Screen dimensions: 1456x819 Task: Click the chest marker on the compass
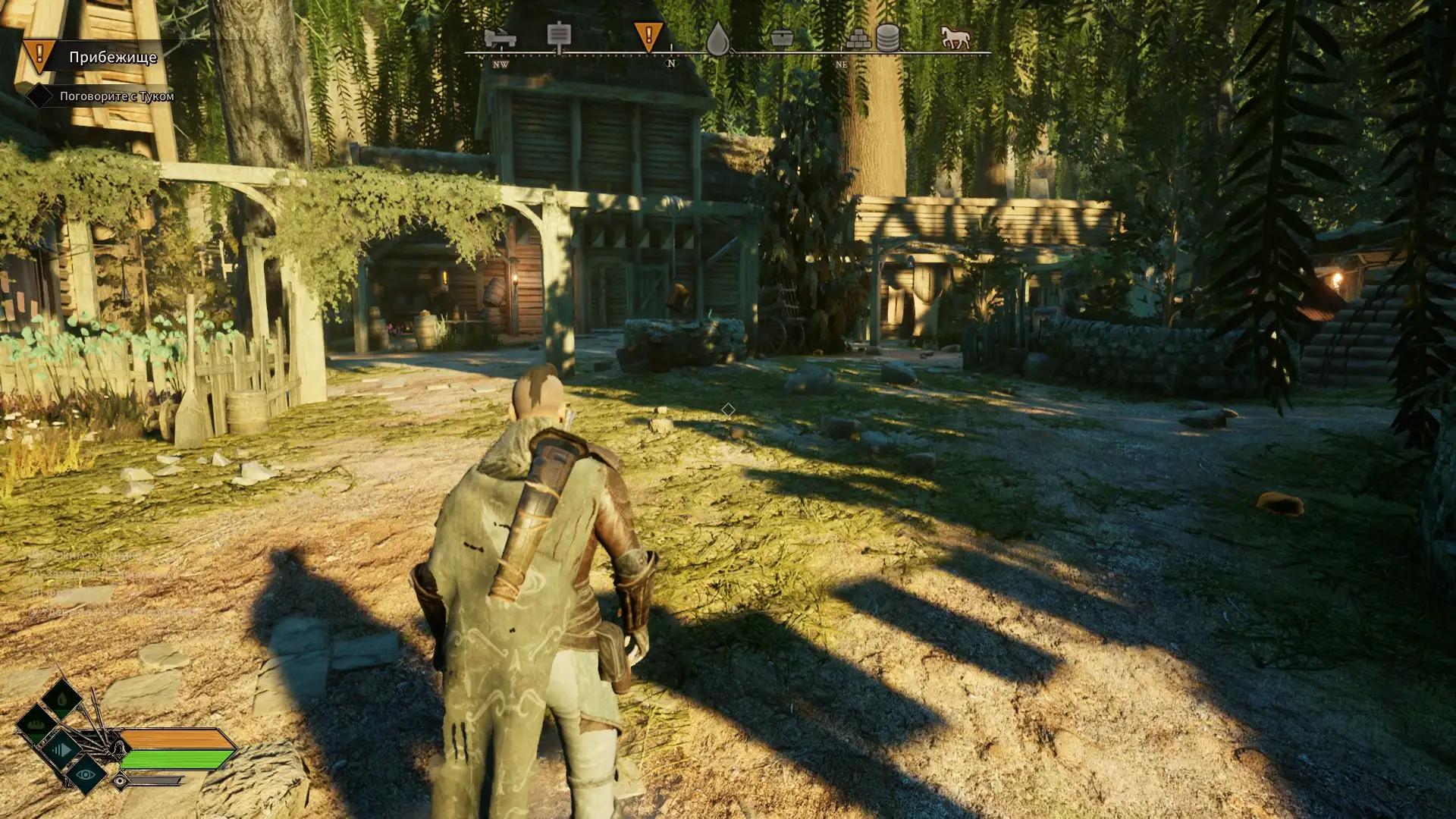pos(781,38)
